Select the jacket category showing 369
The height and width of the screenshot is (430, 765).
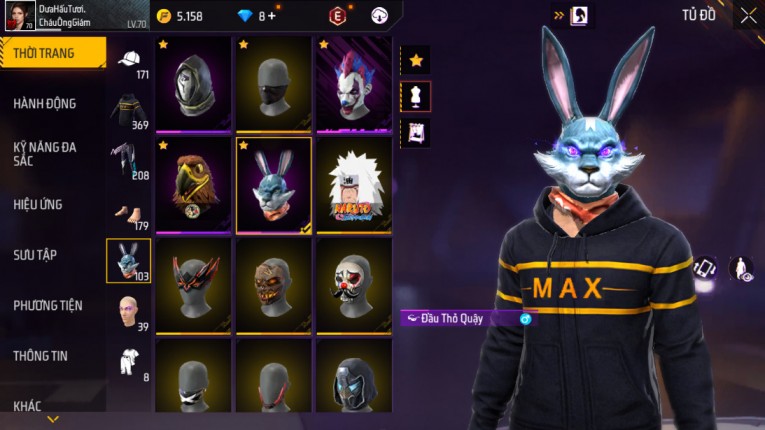pyautogui.click(x=129, y=110)
